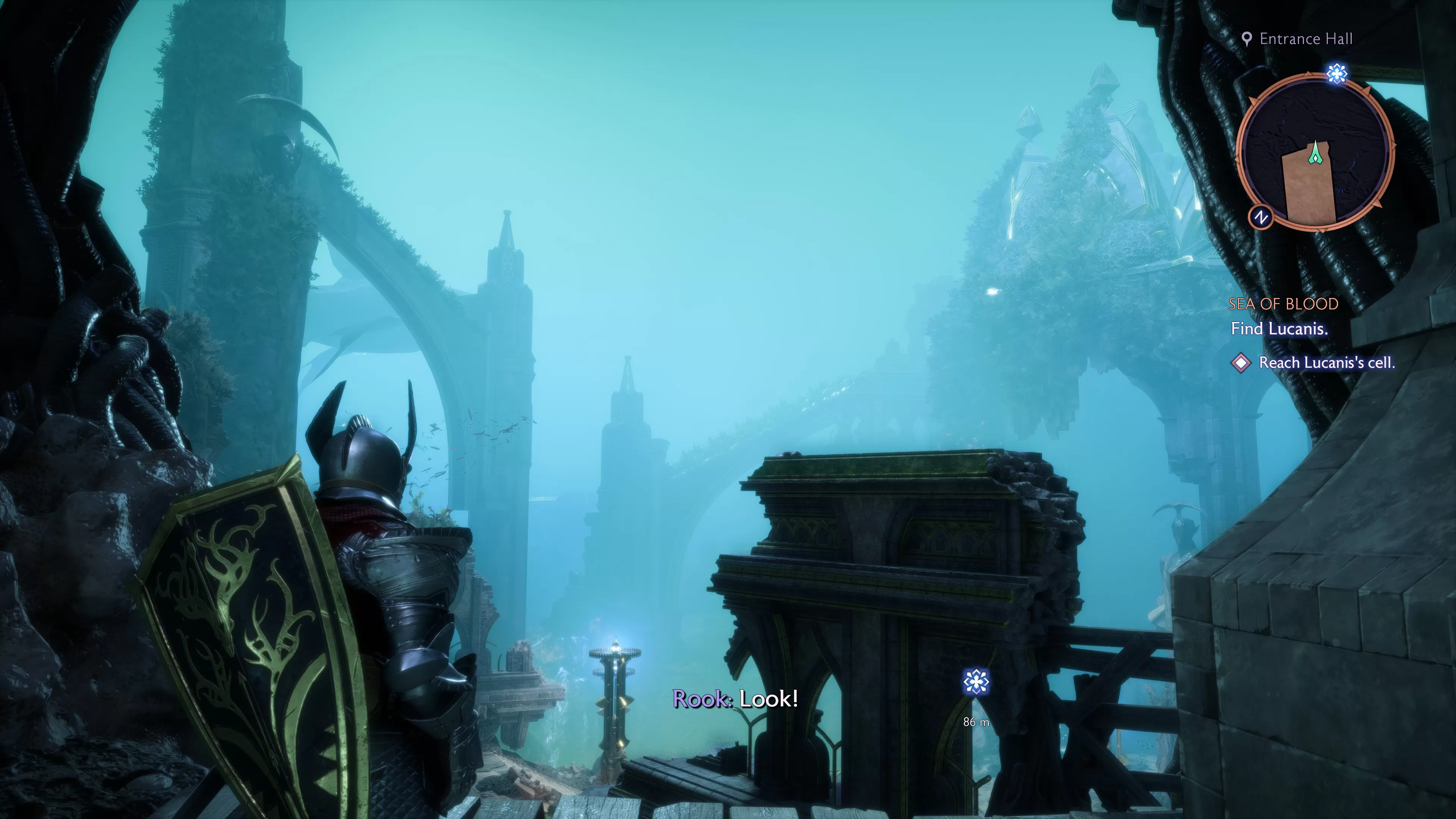Click the north compass indicator on minimap
This screenshot has height=819, width=1456.
click(1260, 218)
